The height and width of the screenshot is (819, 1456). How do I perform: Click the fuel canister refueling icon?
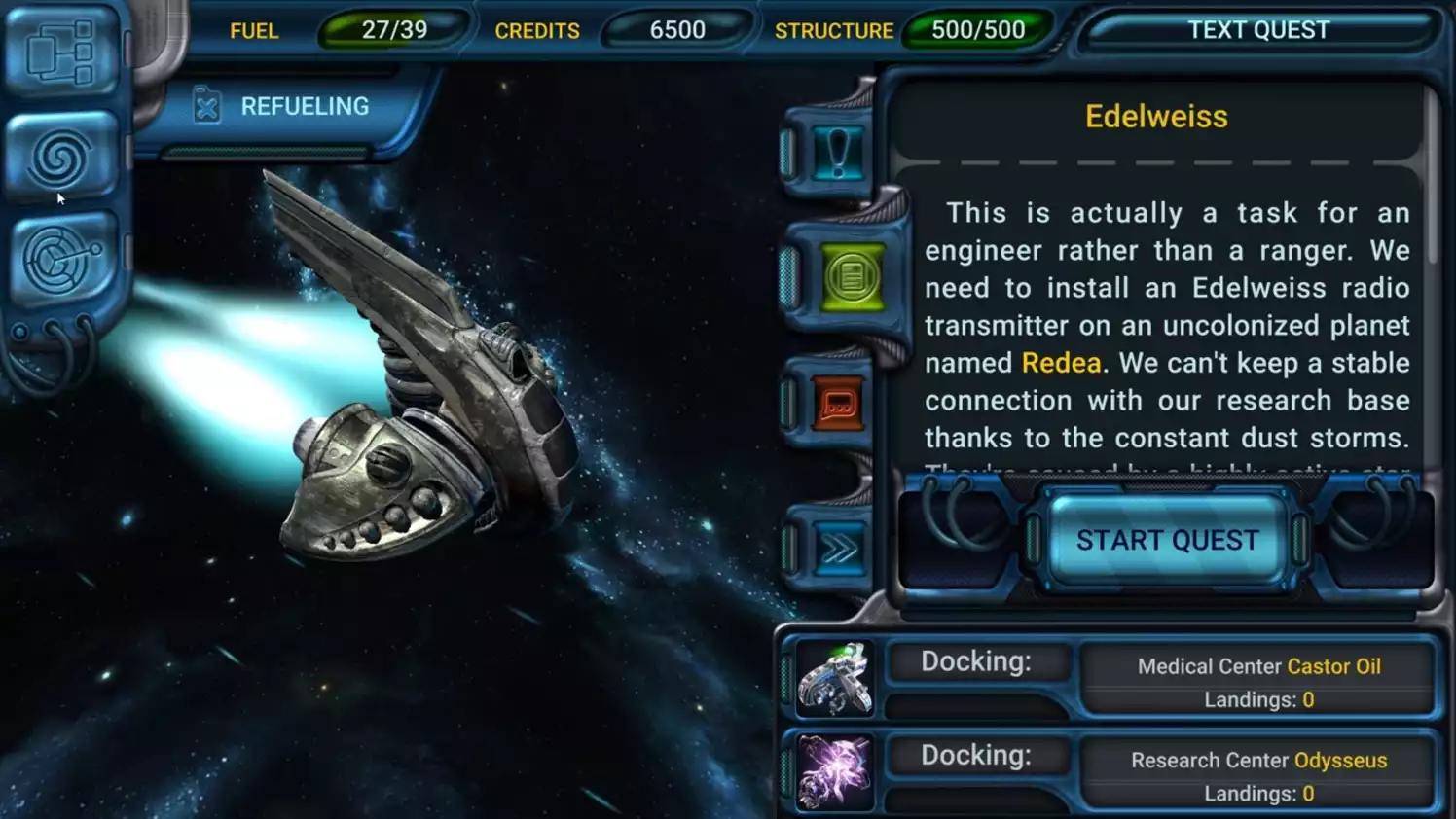205,104
